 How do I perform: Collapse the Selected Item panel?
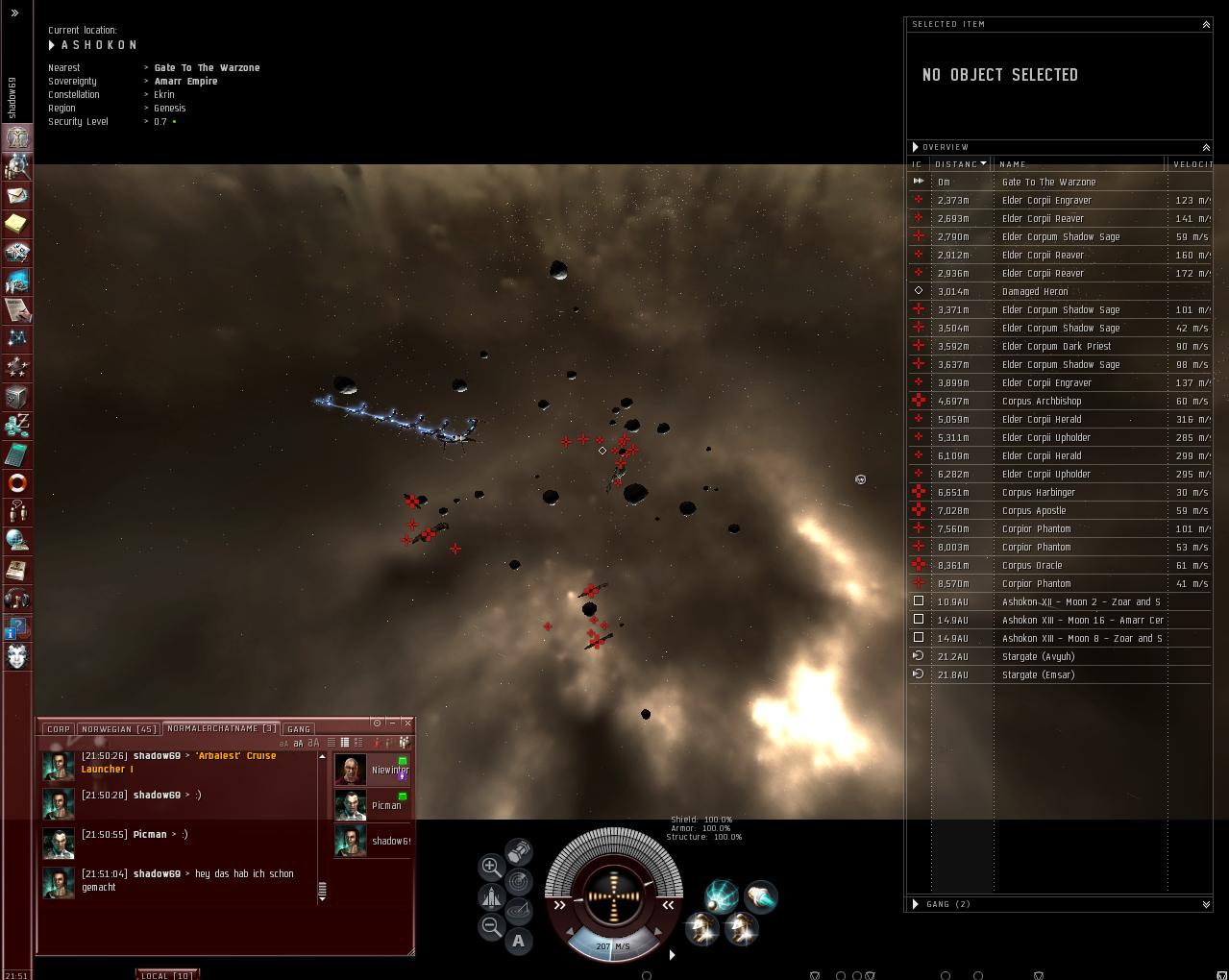pos(1206,25)
